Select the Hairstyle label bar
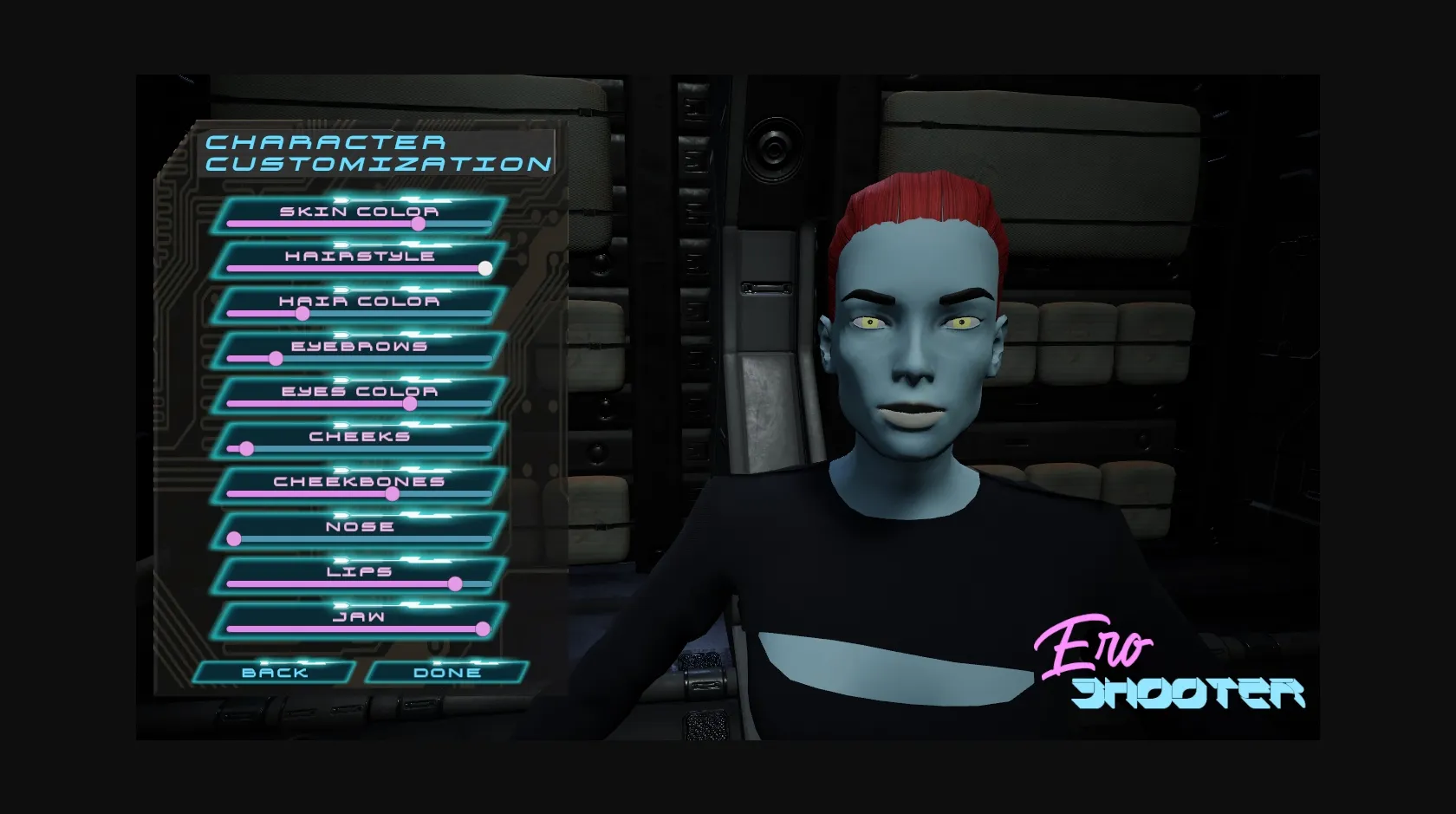 click(x=361, y=256)
